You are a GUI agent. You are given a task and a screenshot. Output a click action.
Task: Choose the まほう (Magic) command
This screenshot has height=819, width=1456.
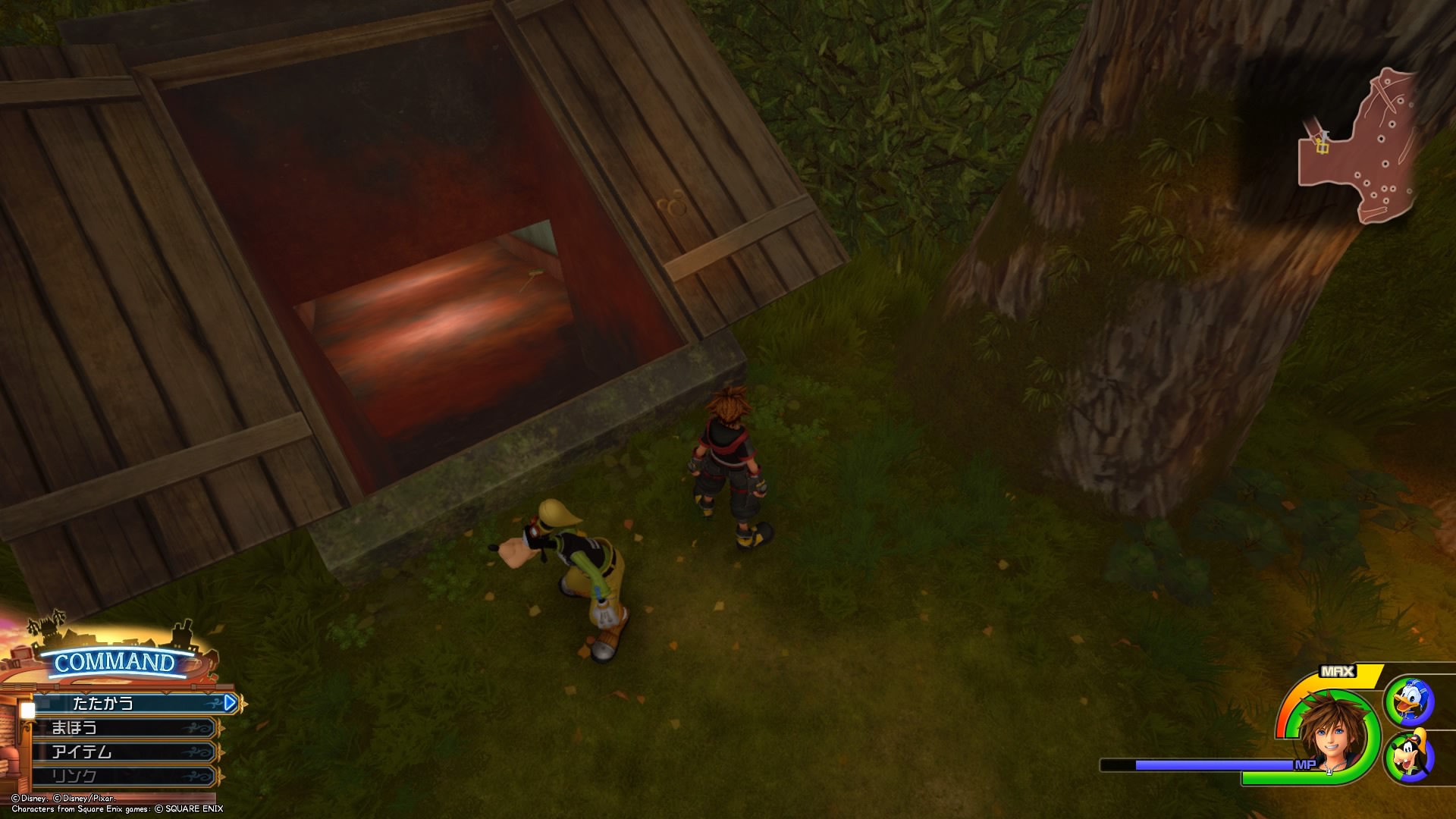[125, 728]
